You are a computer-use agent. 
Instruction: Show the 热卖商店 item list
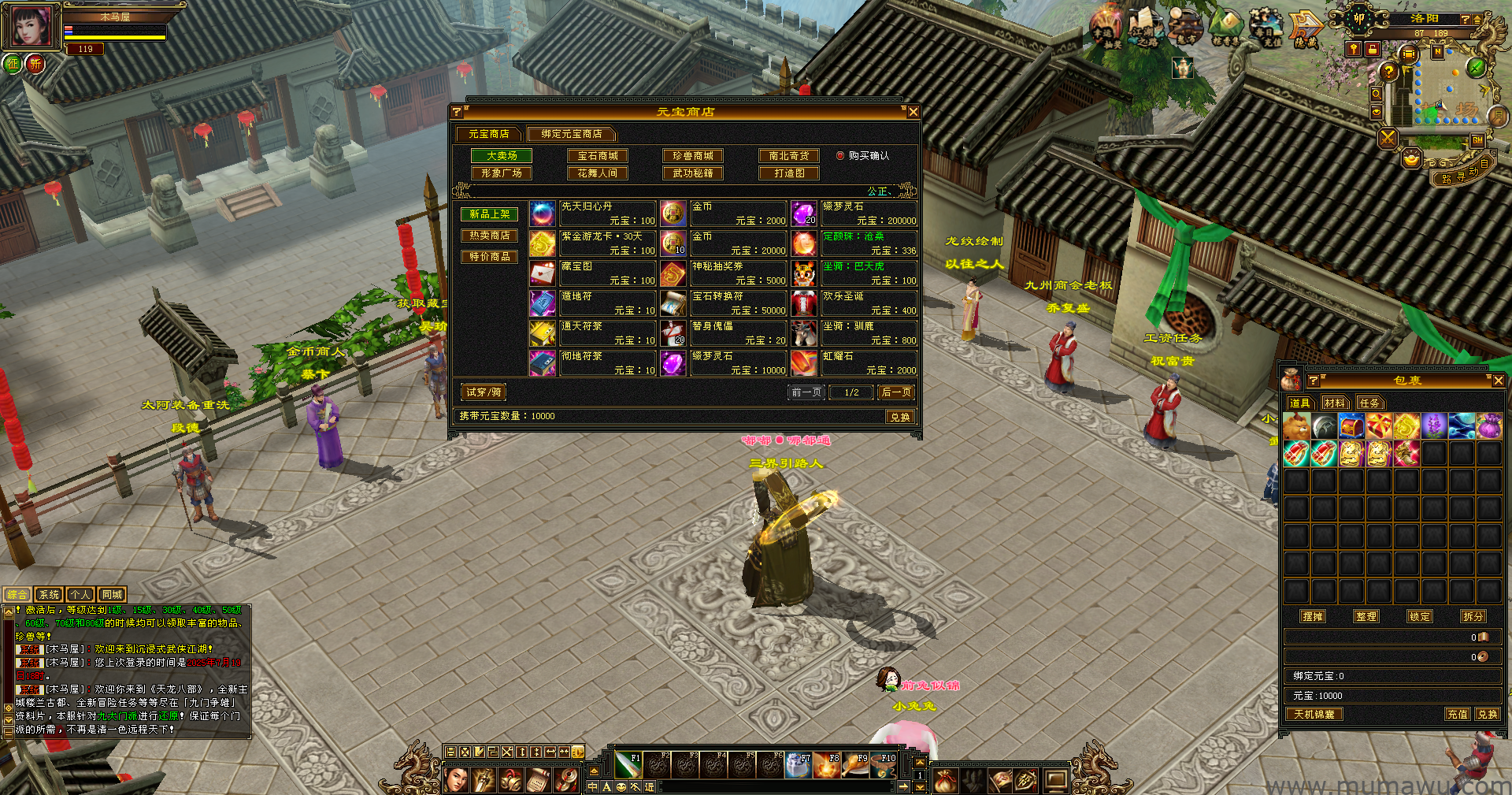tap(489, 236)
